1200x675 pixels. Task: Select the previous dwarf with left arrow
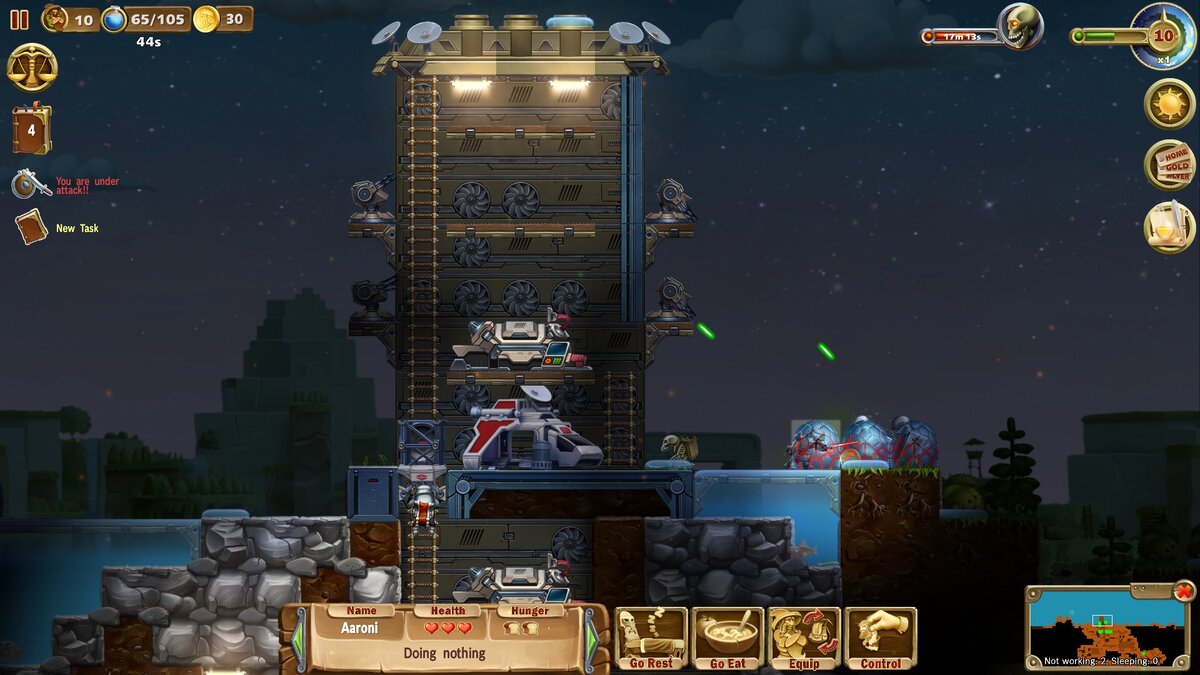point(297,639)
